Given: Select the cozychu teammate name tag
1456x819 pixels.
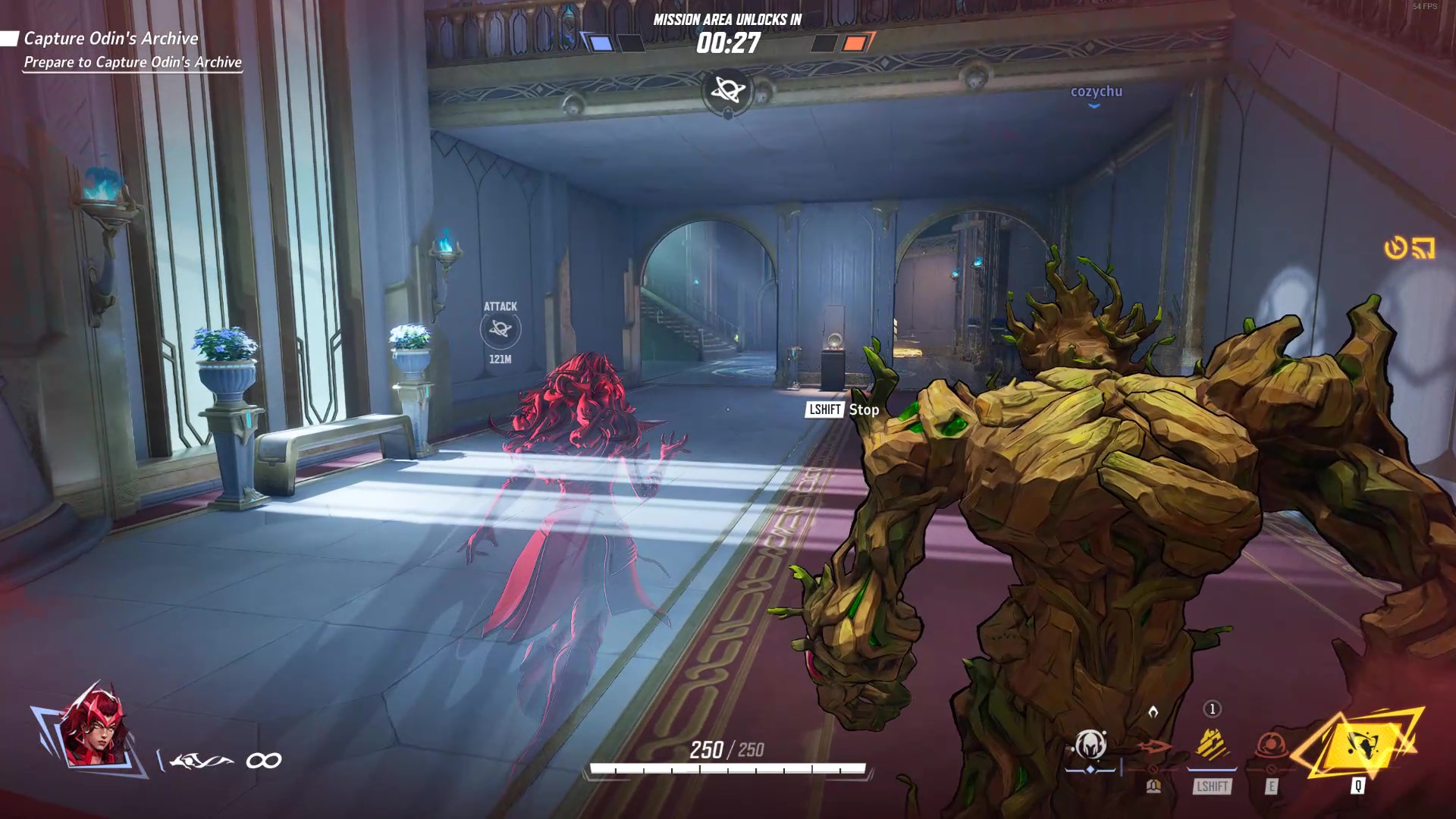Looking at the screenshot, I should click(1096, 92).
